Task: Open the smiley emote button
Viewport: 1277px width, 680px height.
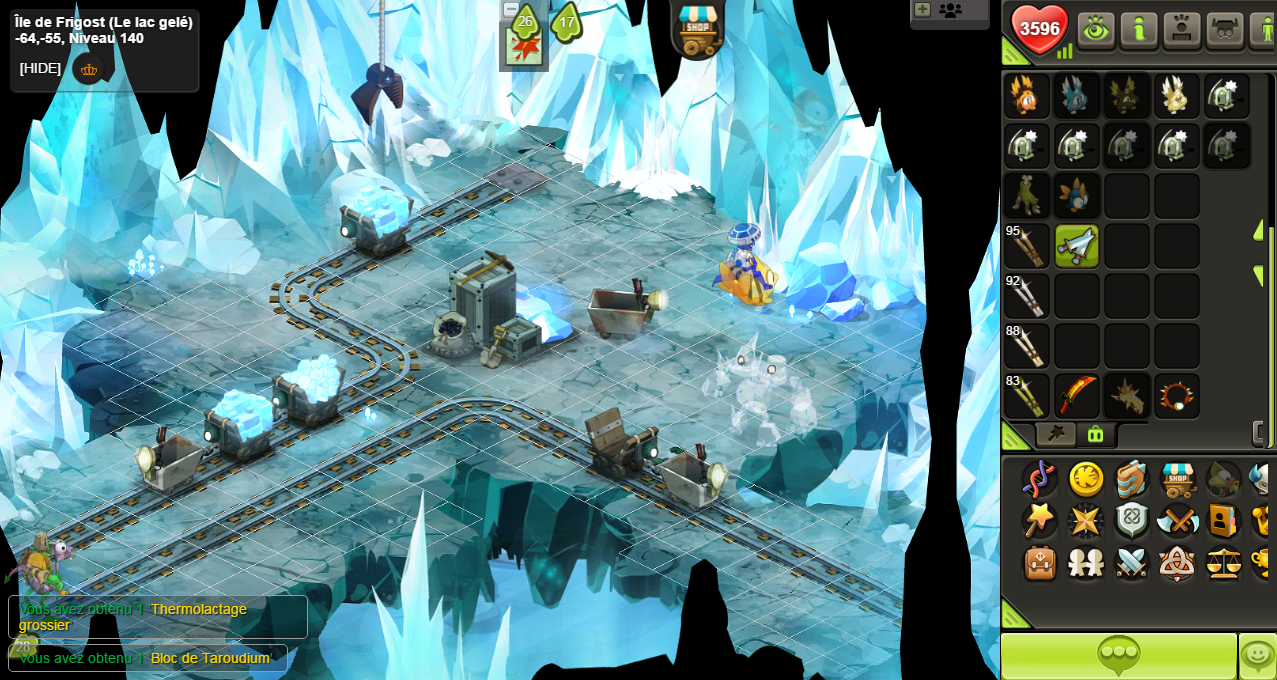Action: pyautogui.click(x=1257, y=656)
